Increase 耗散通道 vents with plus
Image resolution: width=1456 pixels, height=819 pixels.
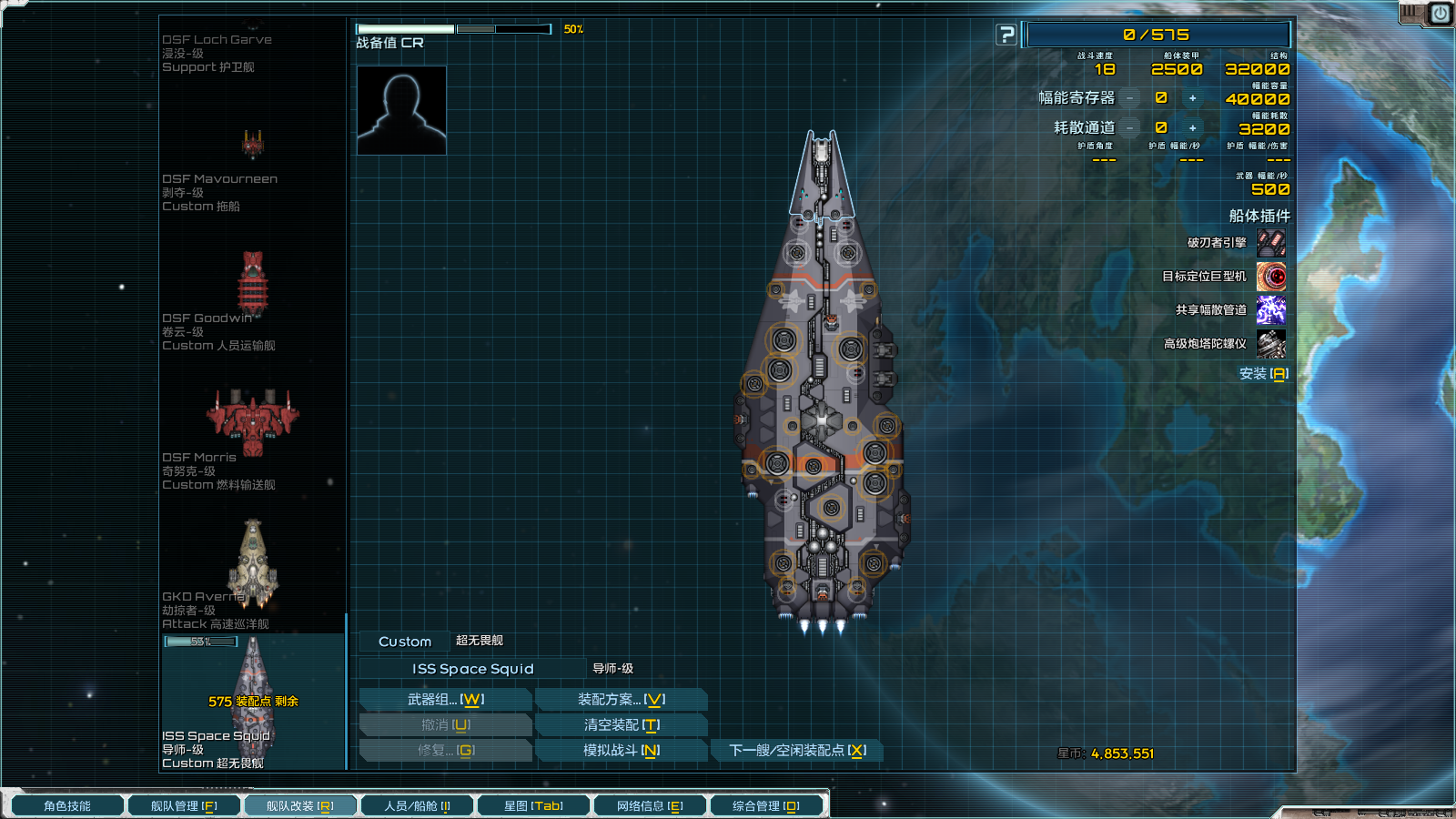click(x=1192, y=128)
